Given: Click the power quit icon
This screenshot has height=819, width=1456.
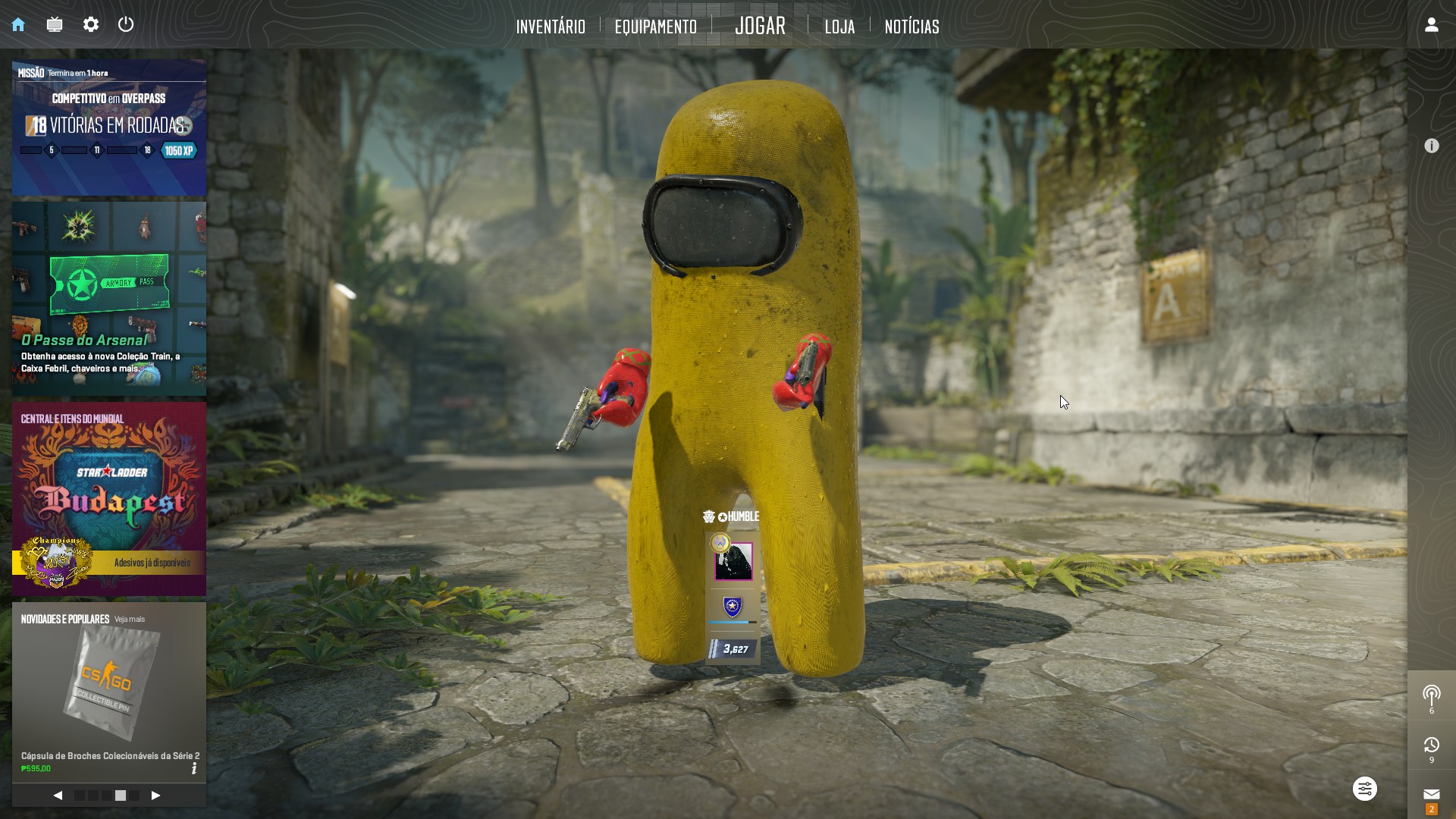Looking at the screenshot, I should click(x=126, y=24).
